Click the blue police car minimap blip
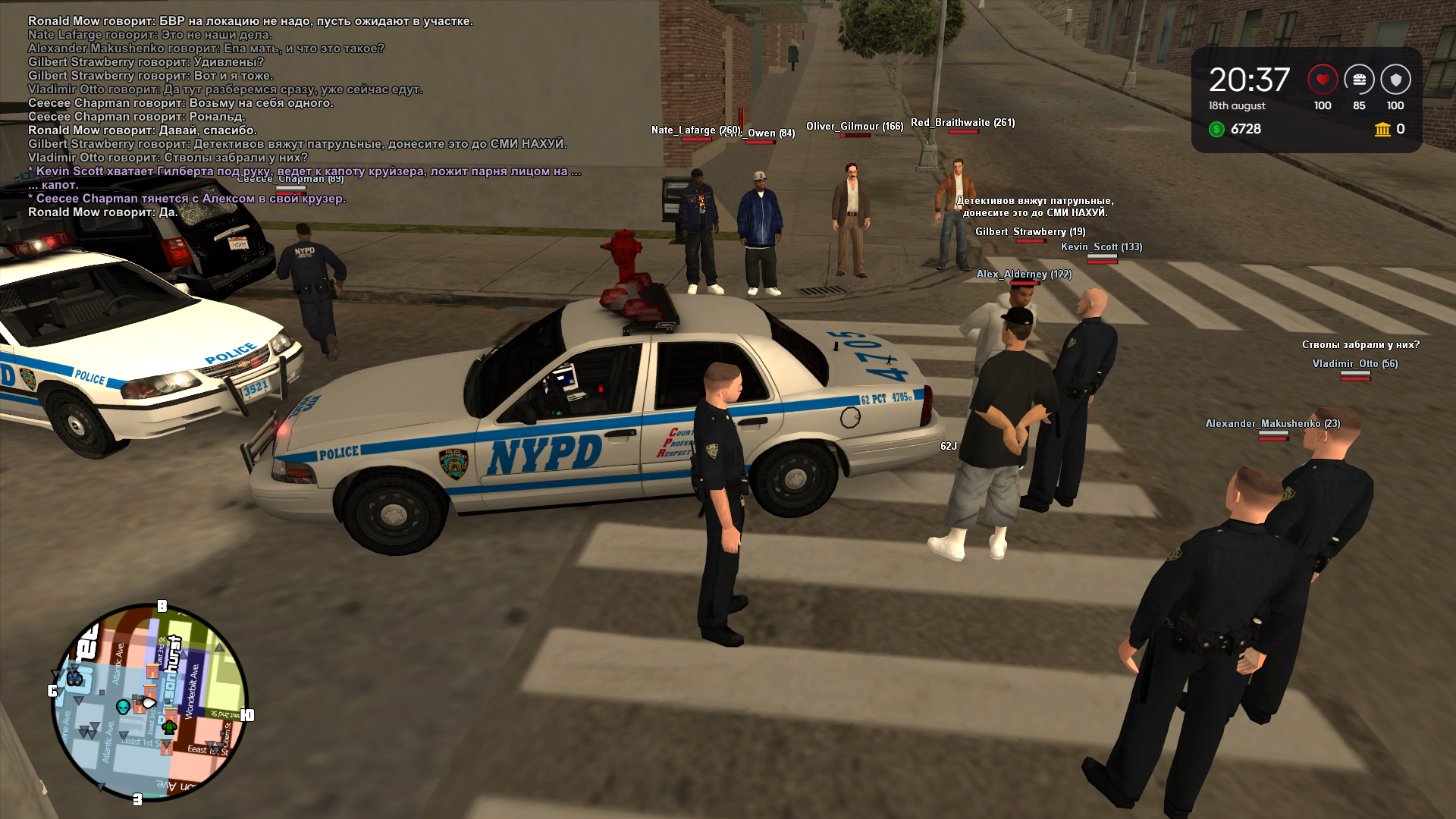The image size is (1456, 819). coord(74,677)
